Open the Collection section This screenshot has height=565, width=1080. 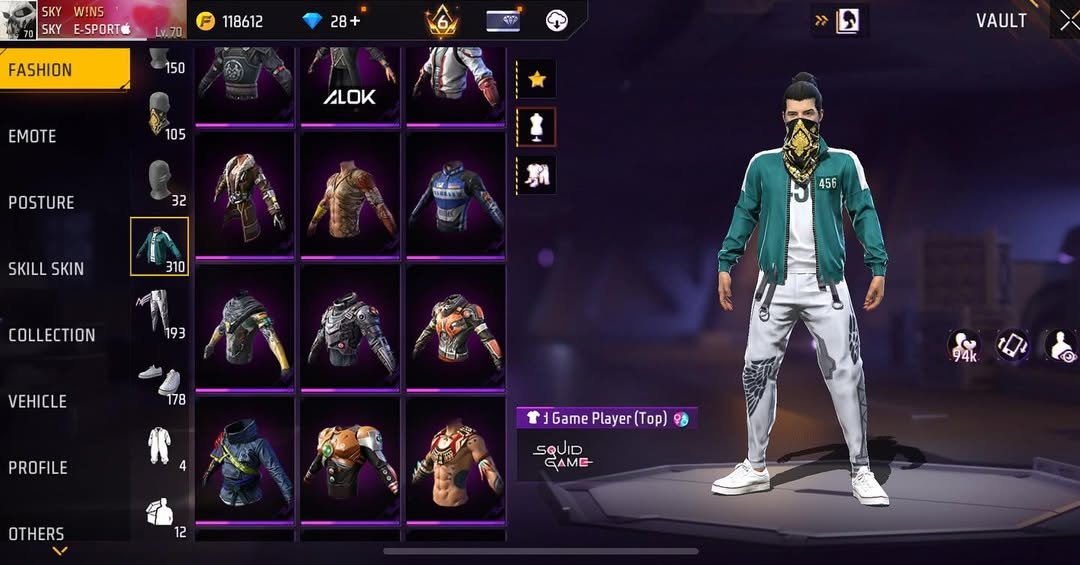(x=51, y=335)
